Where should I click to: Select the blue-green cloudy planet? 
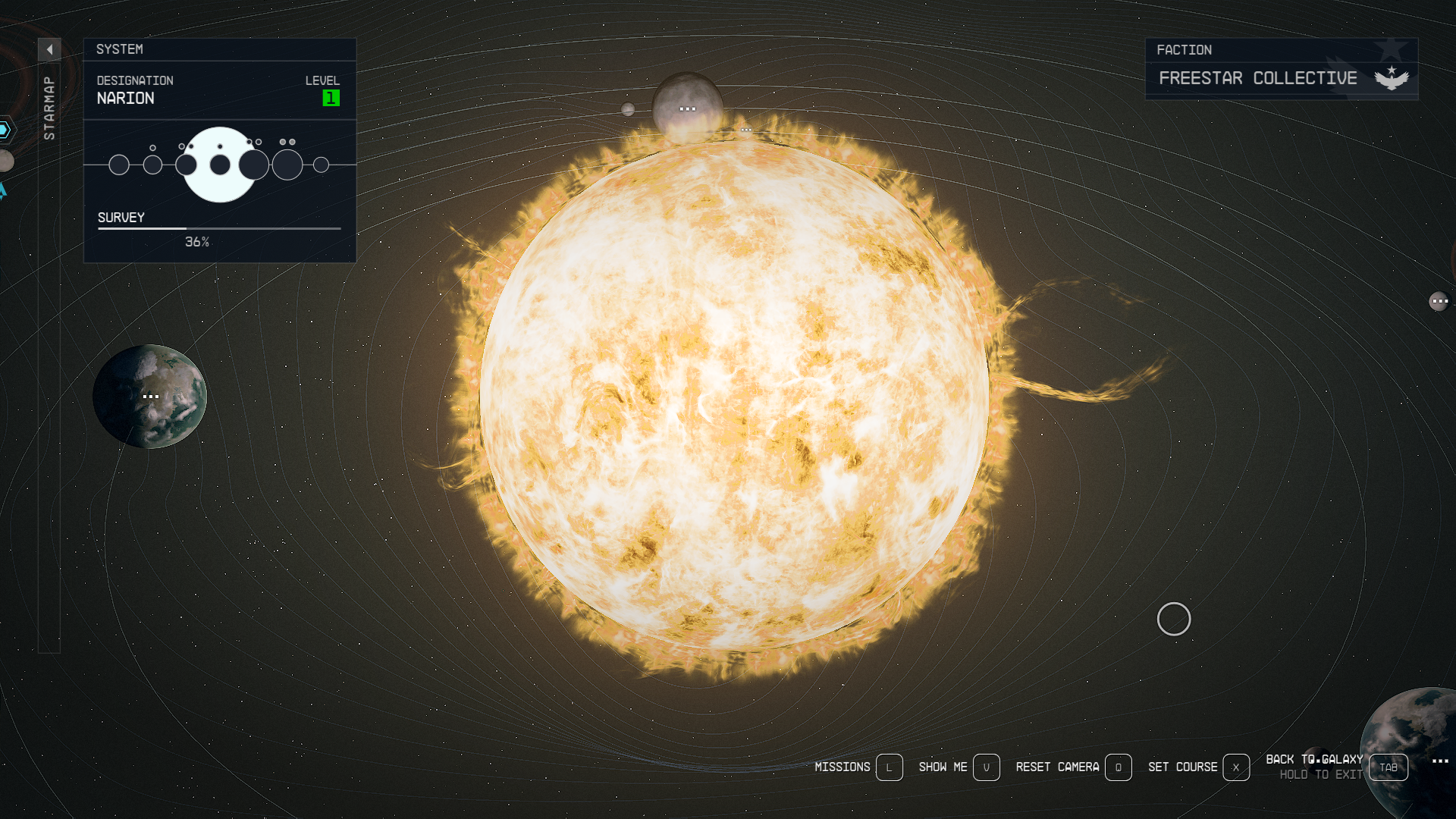click(x=149, y=397)
